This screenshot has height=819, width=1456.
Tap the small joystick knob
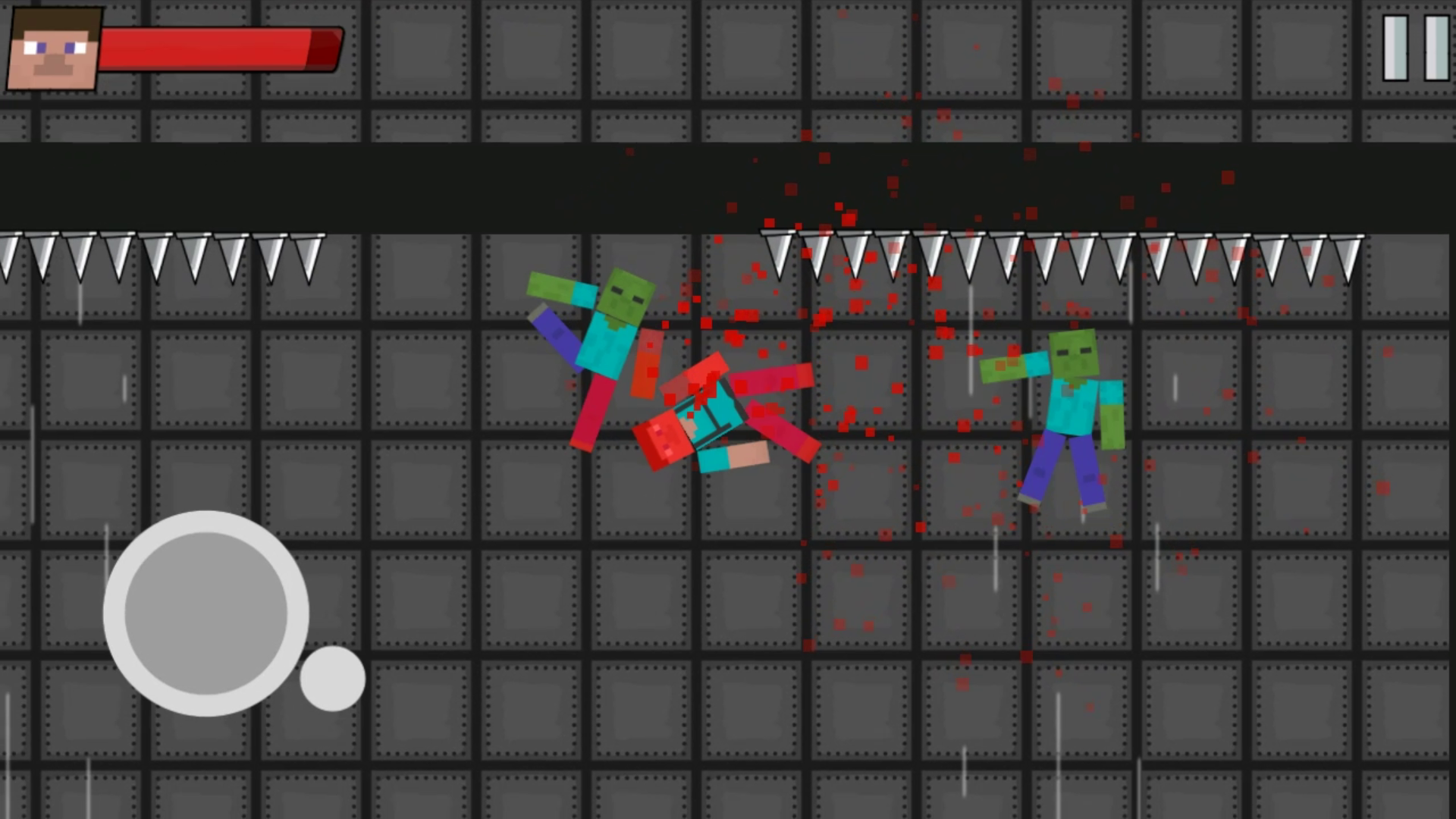[332, 679]
